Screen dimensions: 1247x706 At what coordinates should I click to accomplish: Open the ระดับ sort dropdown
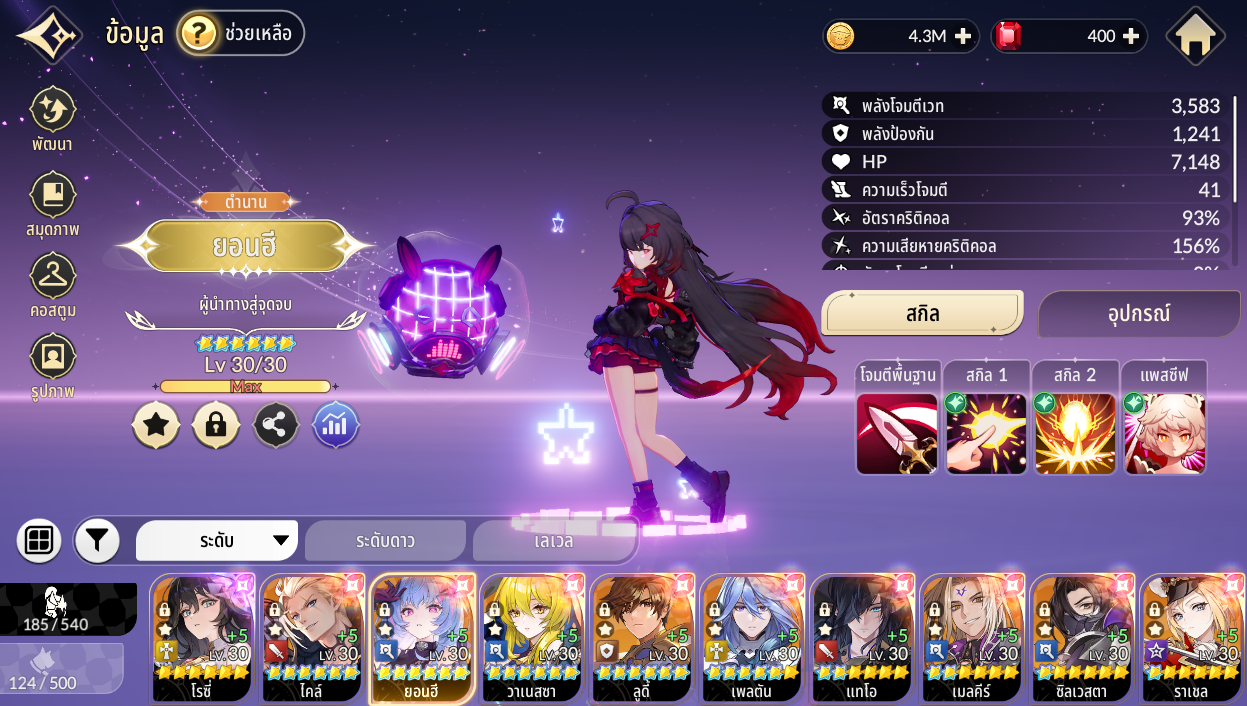(217, 541)
